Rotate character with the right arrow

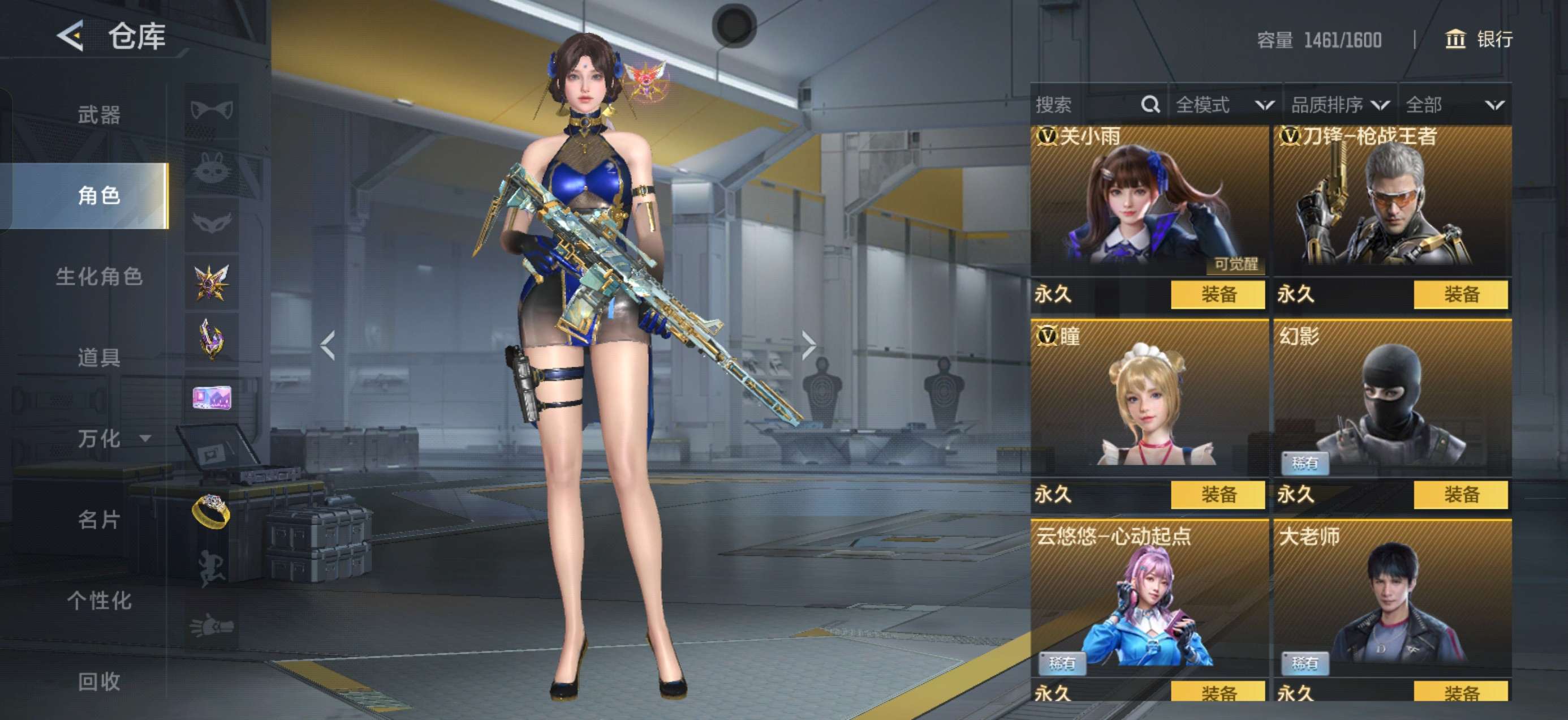tap(808, 345)
